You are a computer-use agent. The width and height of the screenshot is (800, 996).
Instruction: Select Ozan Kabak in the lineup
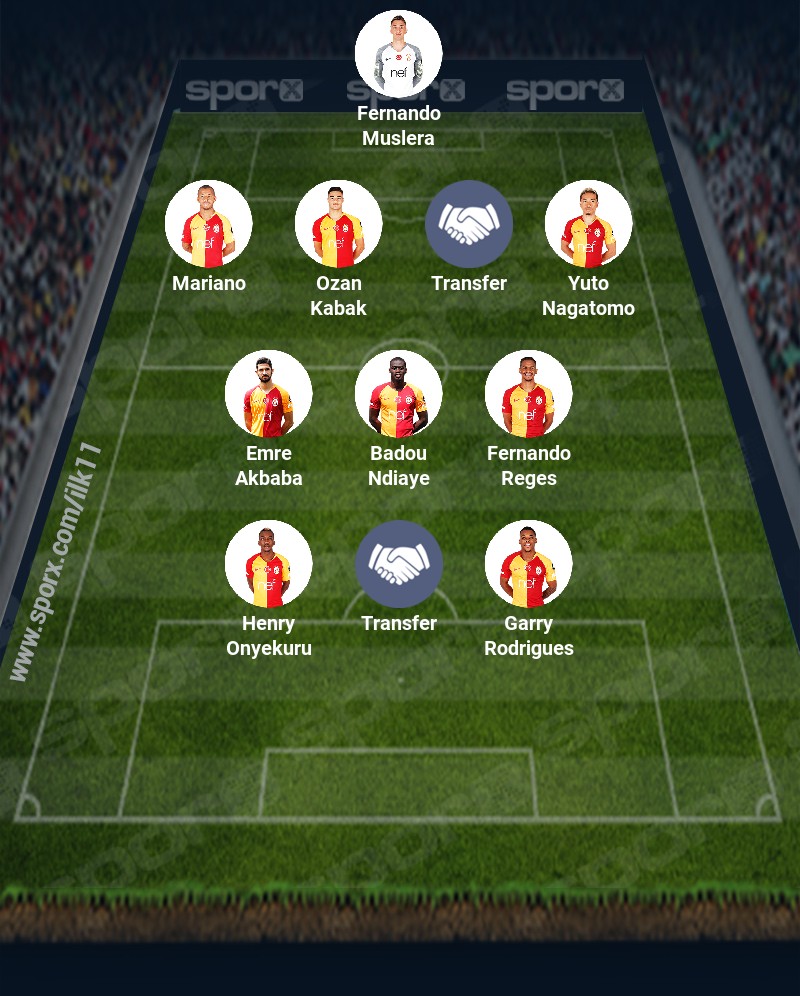click(x=338, y=224)
